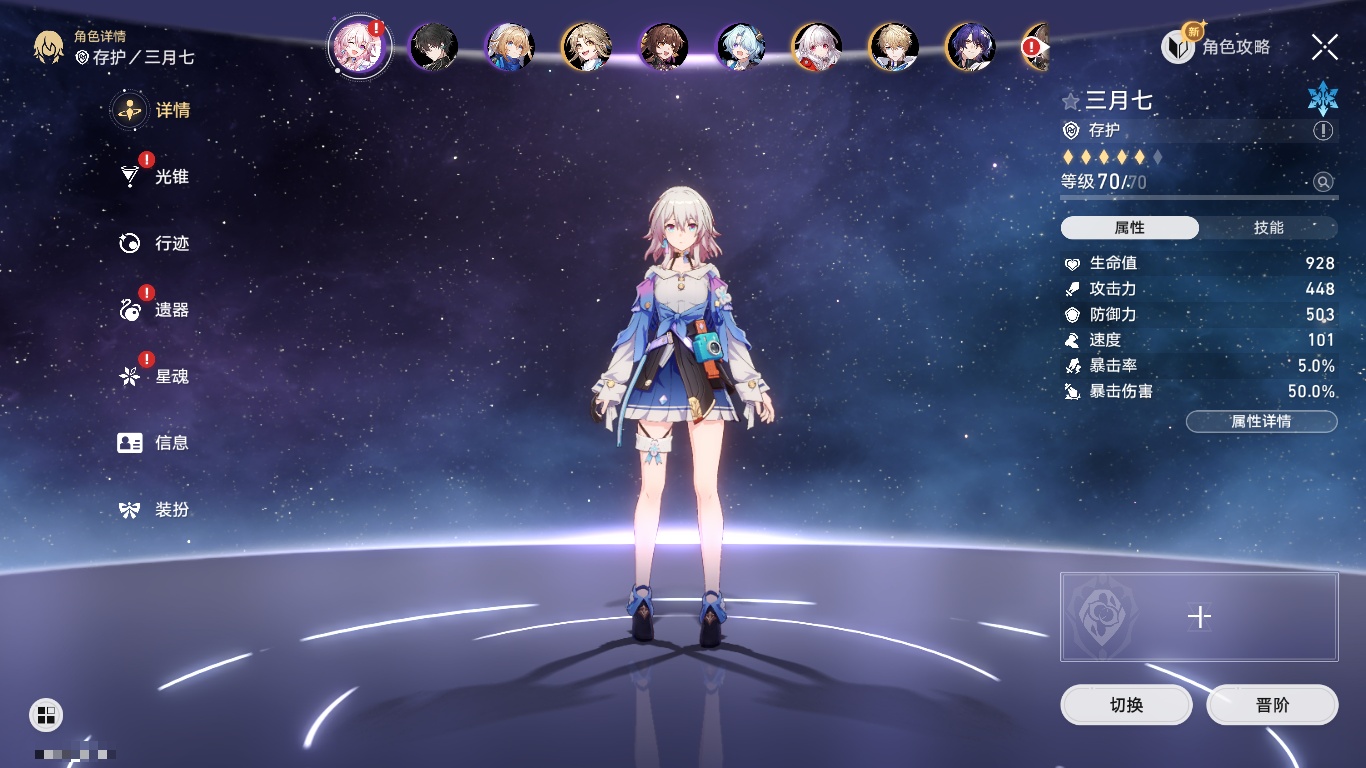The height and width of the screenshot is (768, 1366).
Task: Go to the 星魂 eidolons section
Action: click(x=155, y=377)
